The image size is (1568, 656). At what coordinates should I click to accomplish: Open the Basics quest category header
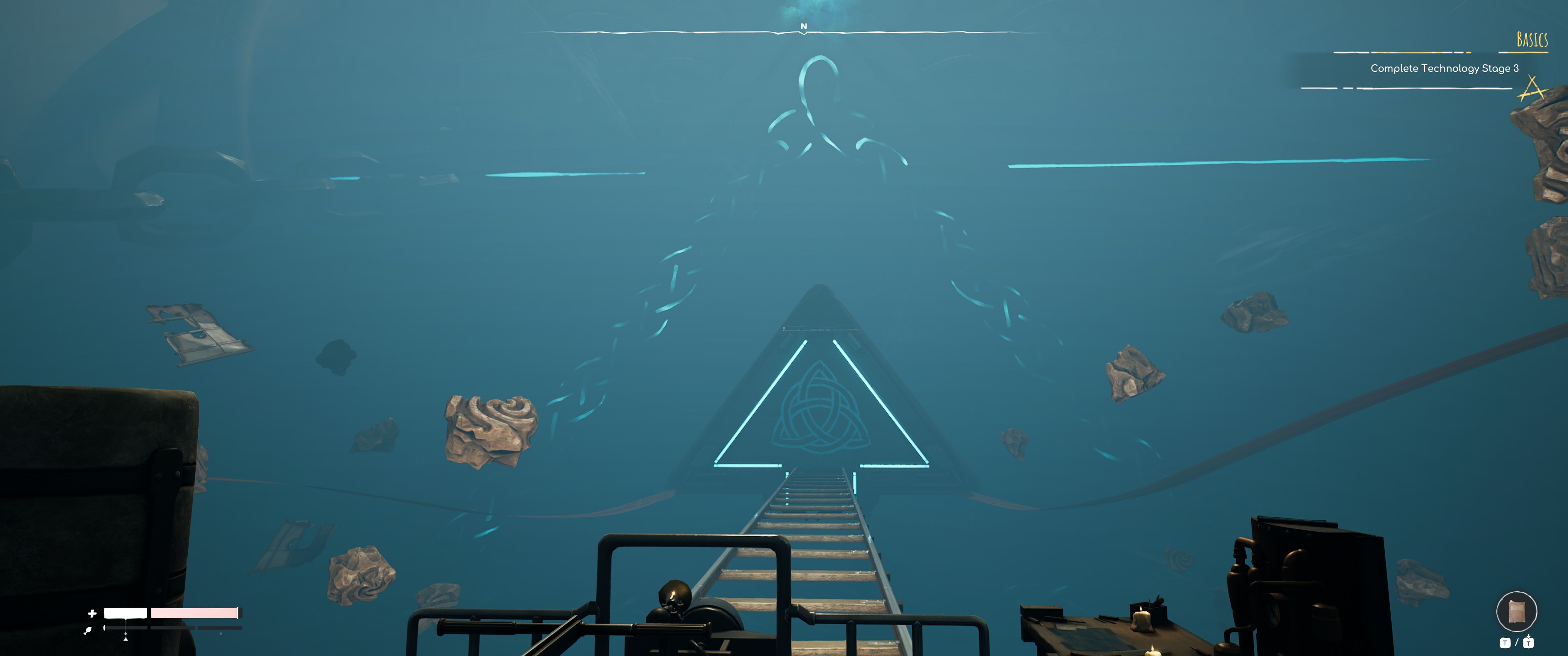(1532, 40)
